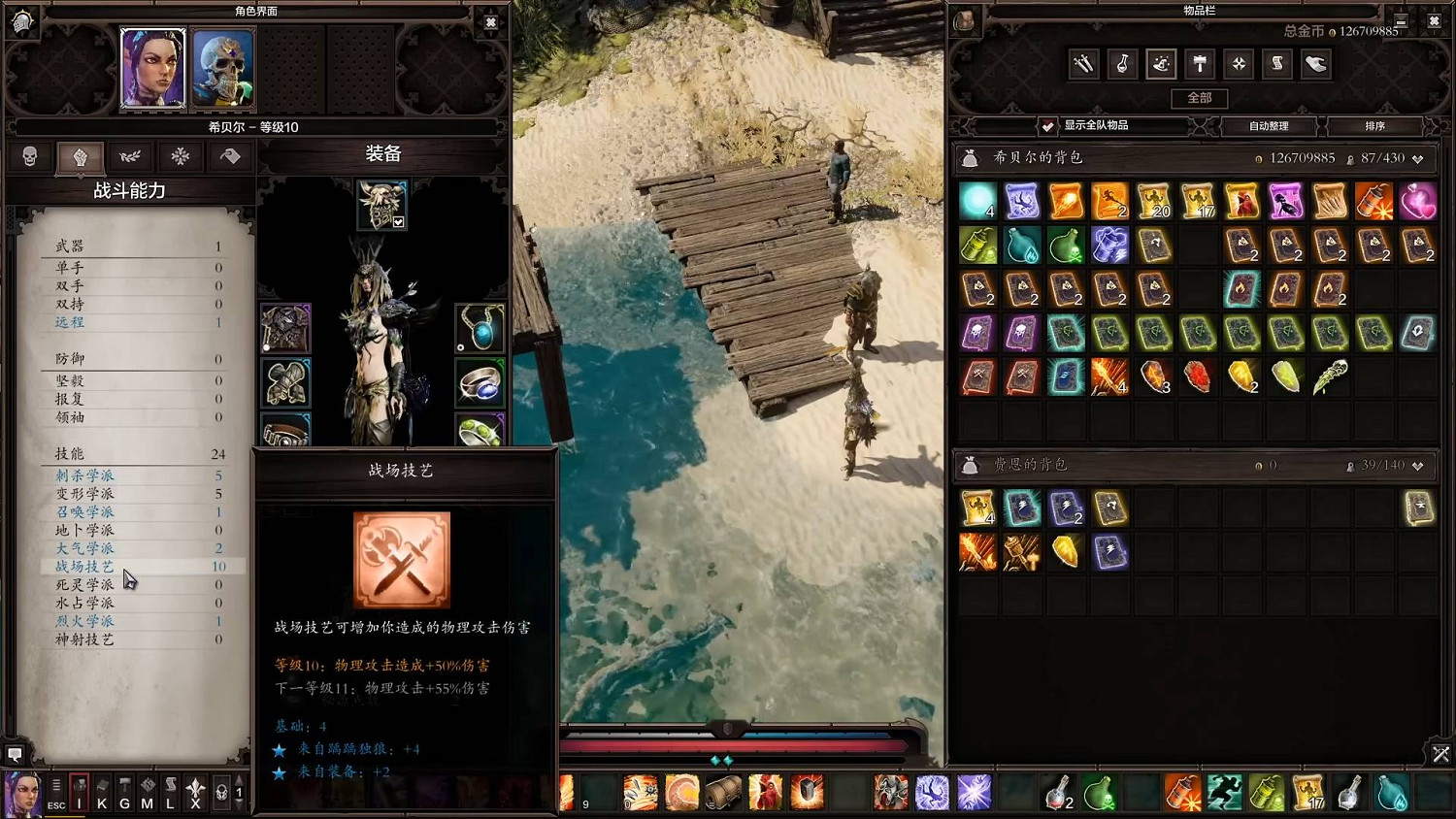The image size is (1456, 819).
Task: Select the tags panel icon on character sheet
Action: click(230, 156)
